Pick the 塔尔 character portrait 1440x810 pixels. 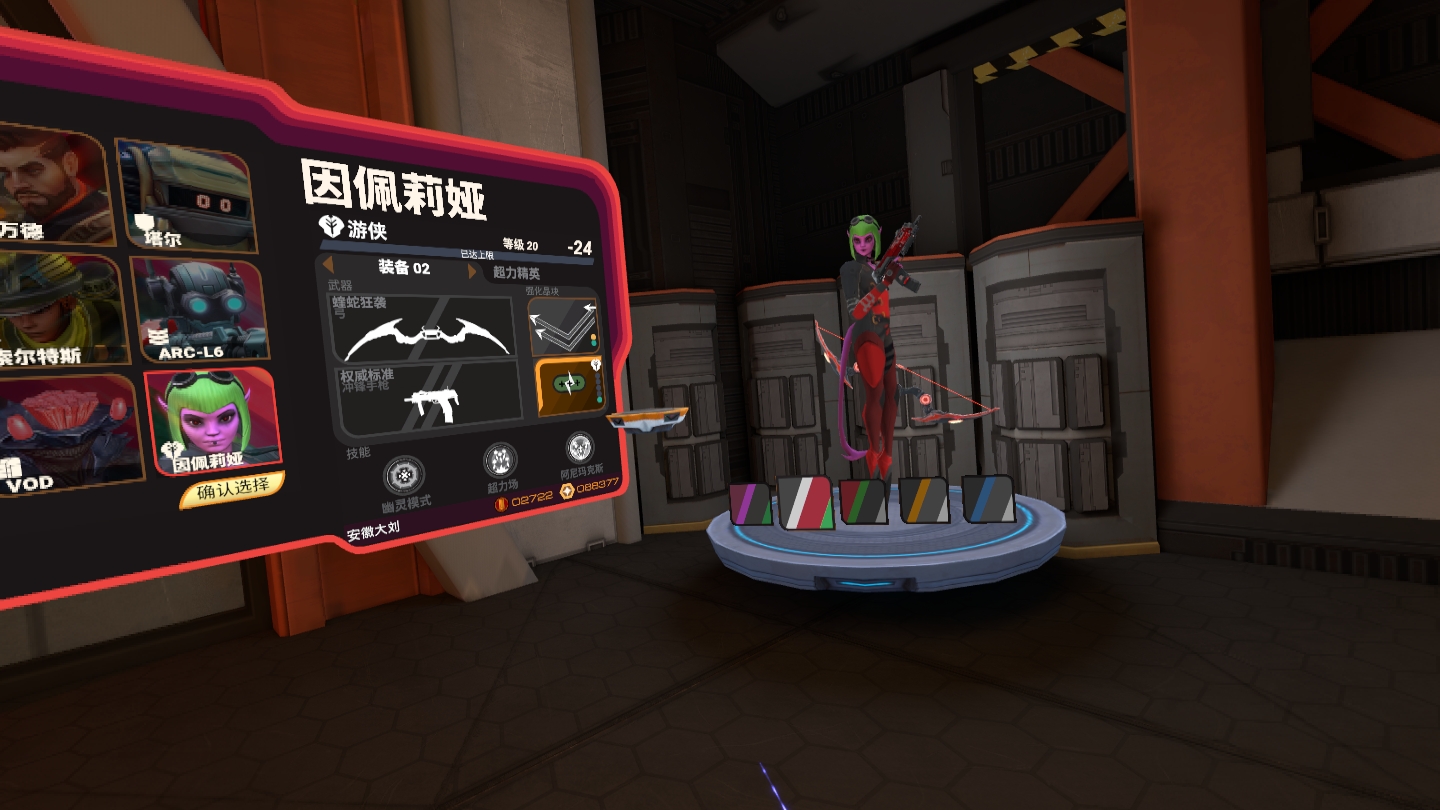185,193
